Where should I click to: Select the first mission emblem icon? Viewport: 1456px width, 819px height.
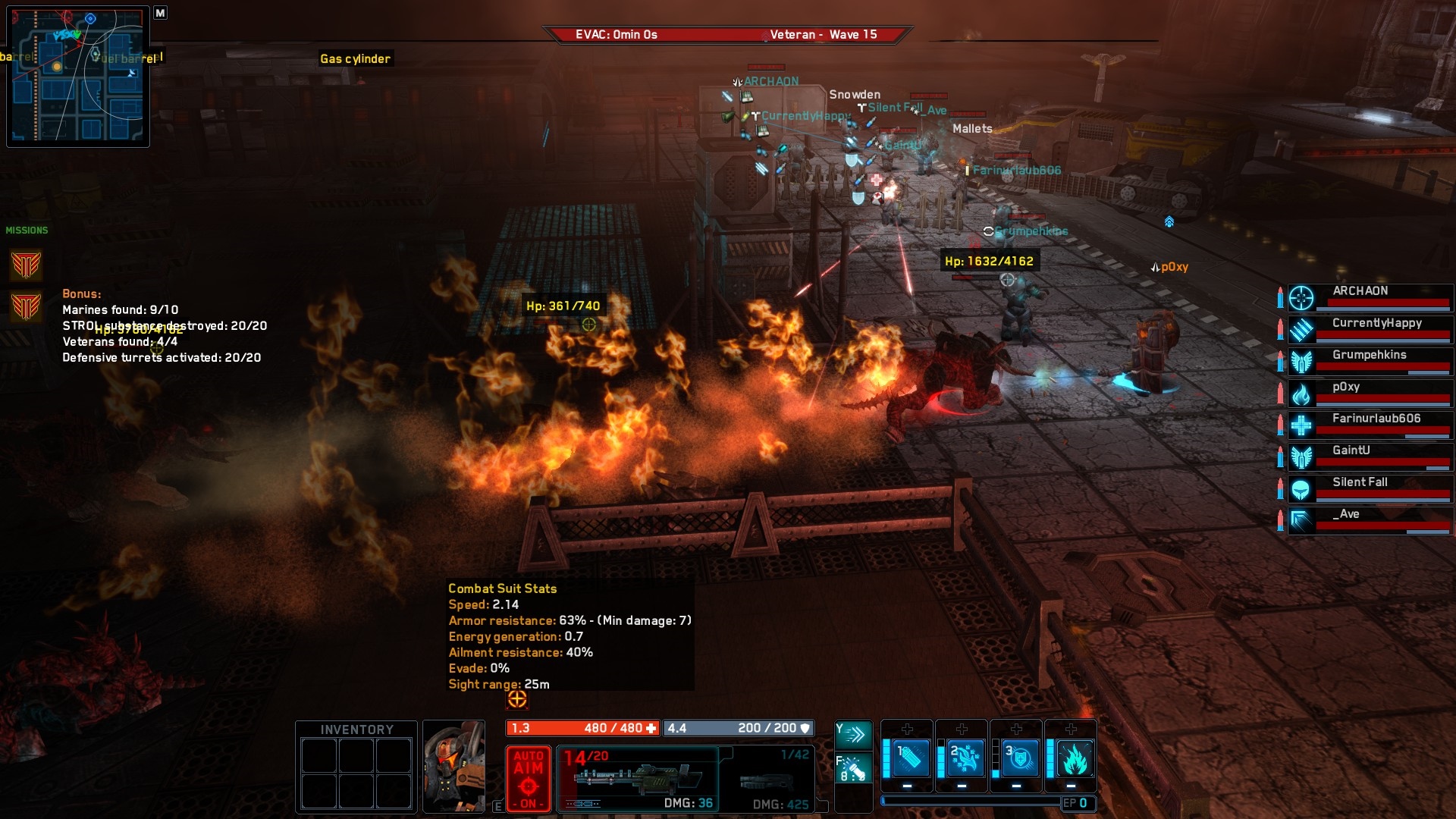tap(26, 265)
